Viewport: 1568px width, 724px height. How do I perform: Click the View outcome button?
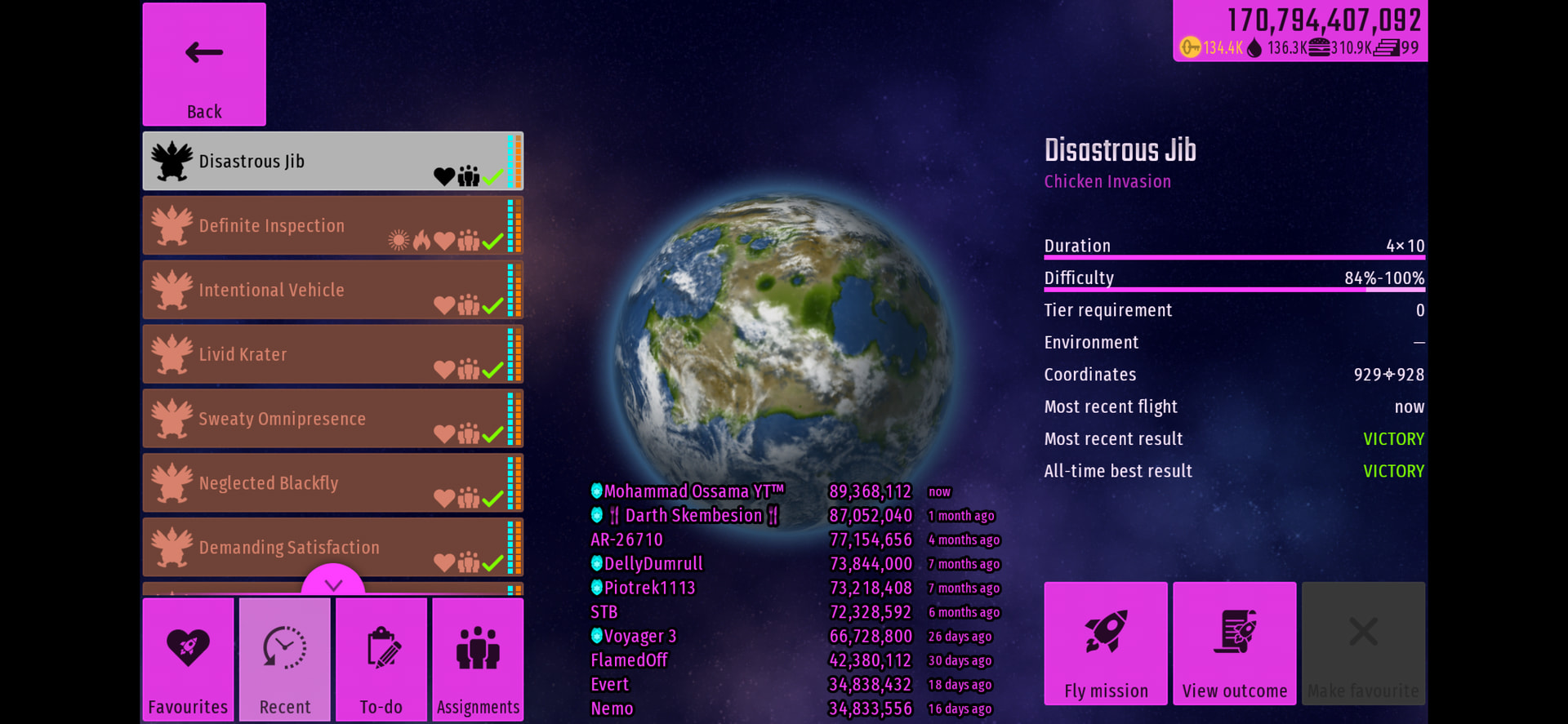1235,643
